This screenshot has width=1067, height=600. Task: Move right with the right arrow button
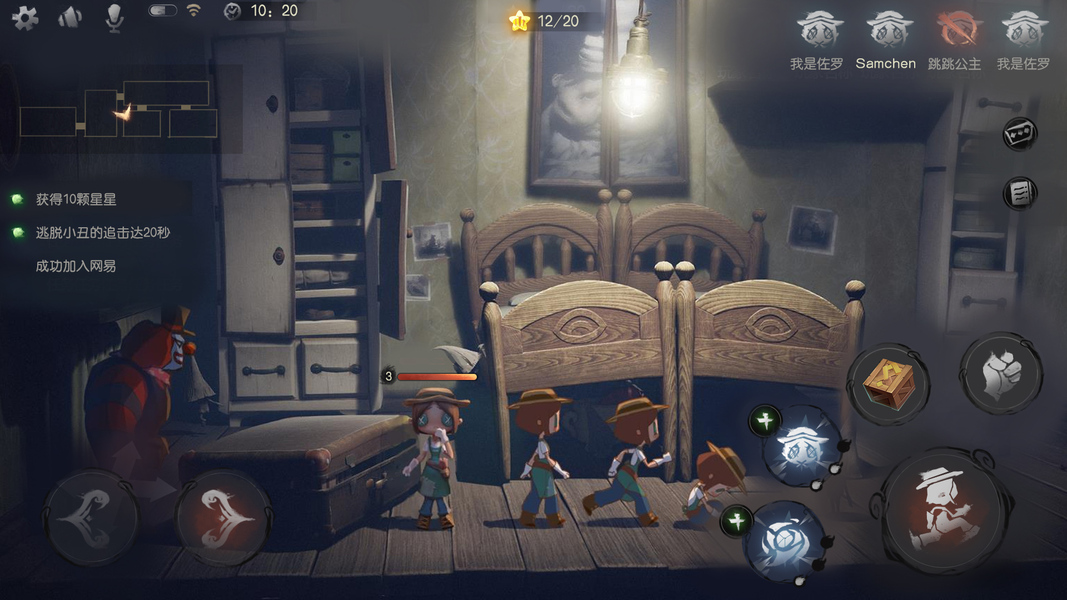click(222, 517)
